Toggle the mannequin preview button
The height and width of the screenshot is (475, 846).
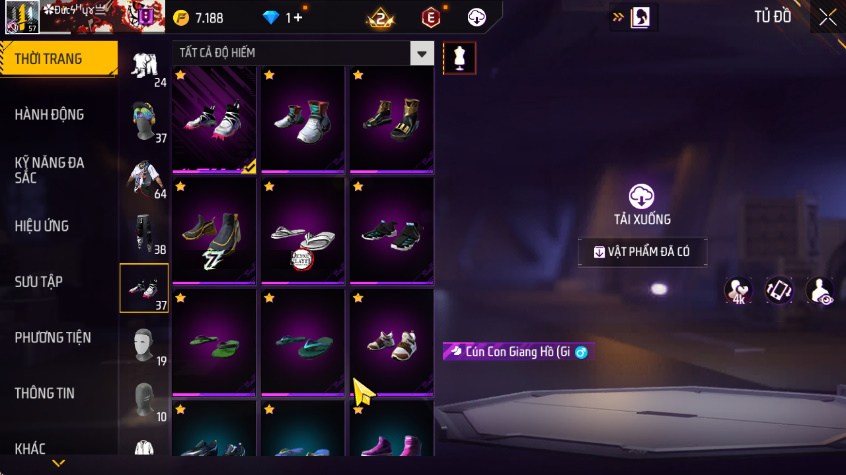[x=460, y=58]
